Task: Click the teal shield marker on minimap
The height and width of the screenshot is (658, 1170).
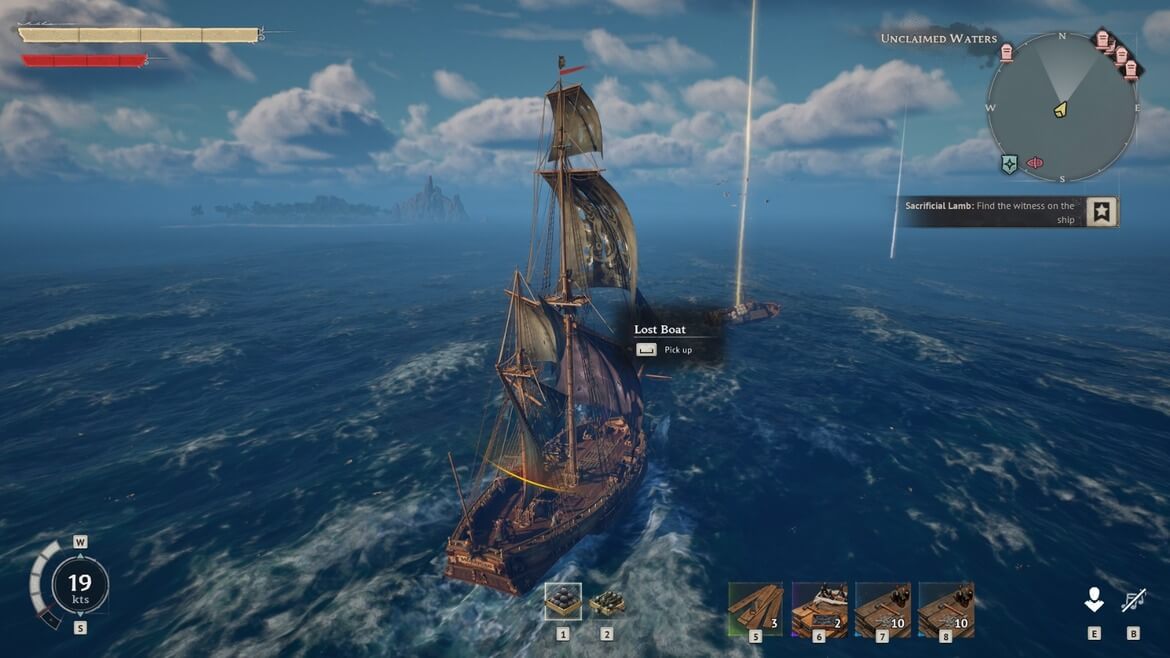Action: (x=1009, y=164)
